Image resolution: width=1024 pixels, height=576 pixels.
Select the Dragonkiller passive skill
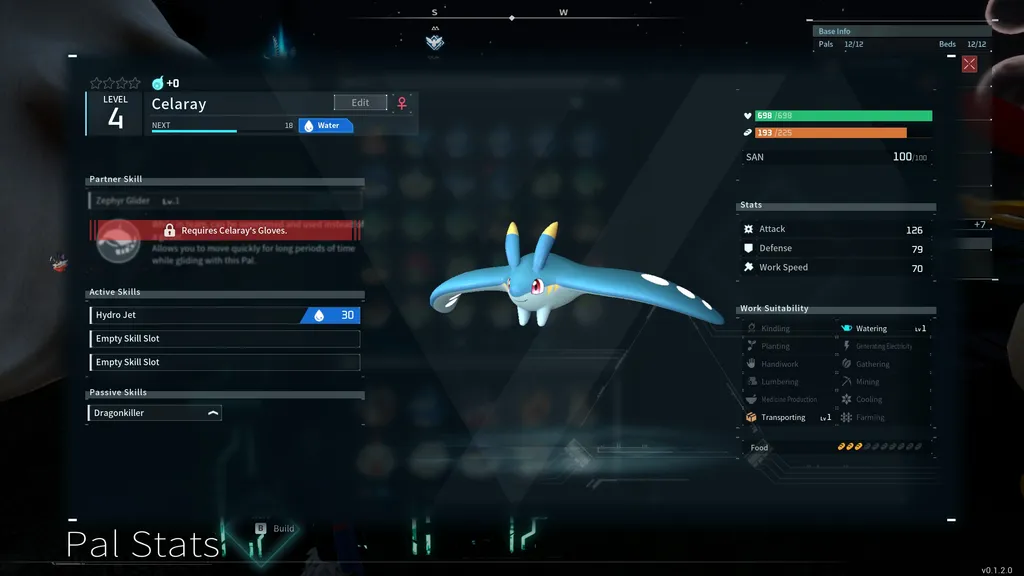[x=154, y=413]
